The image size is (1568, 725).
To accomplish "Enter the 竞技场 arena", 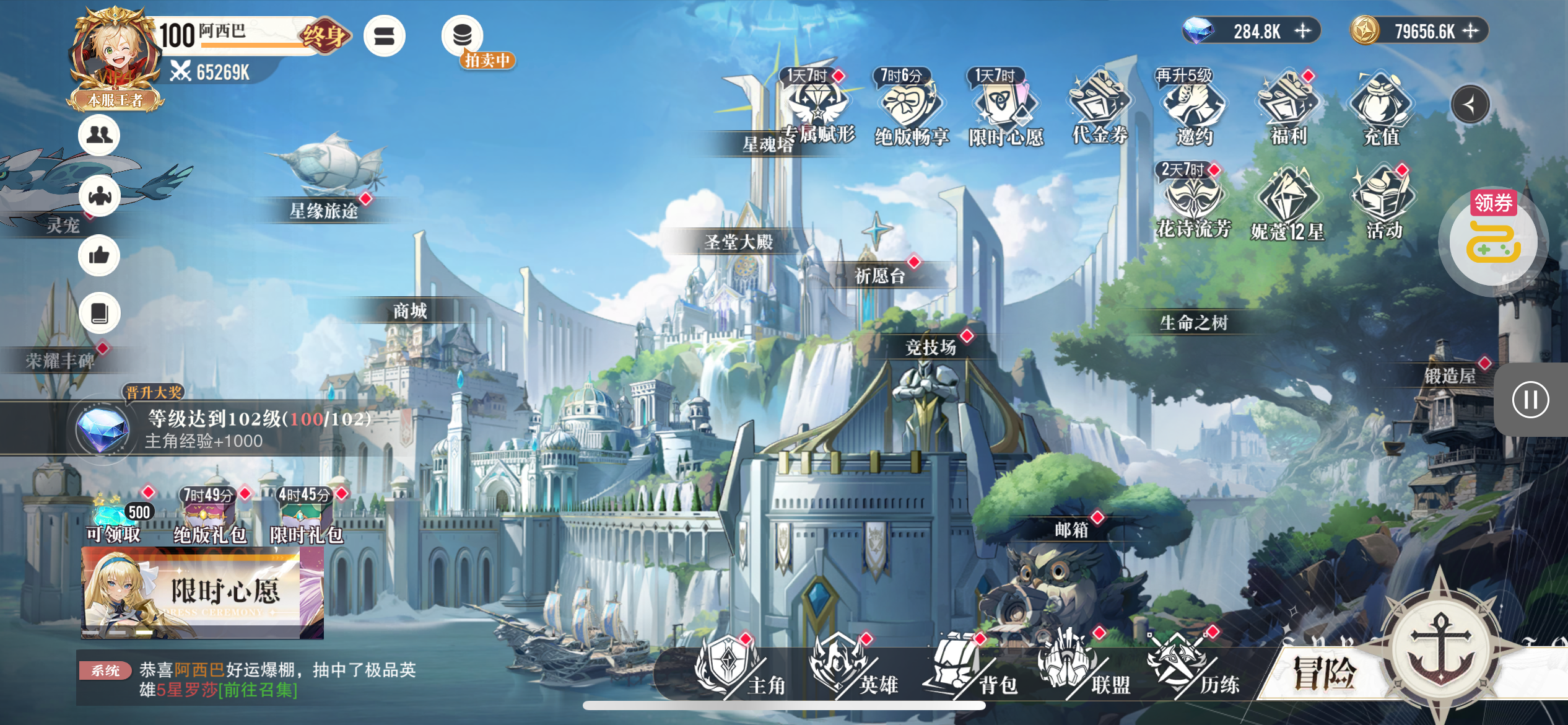I will click(930, 347).
